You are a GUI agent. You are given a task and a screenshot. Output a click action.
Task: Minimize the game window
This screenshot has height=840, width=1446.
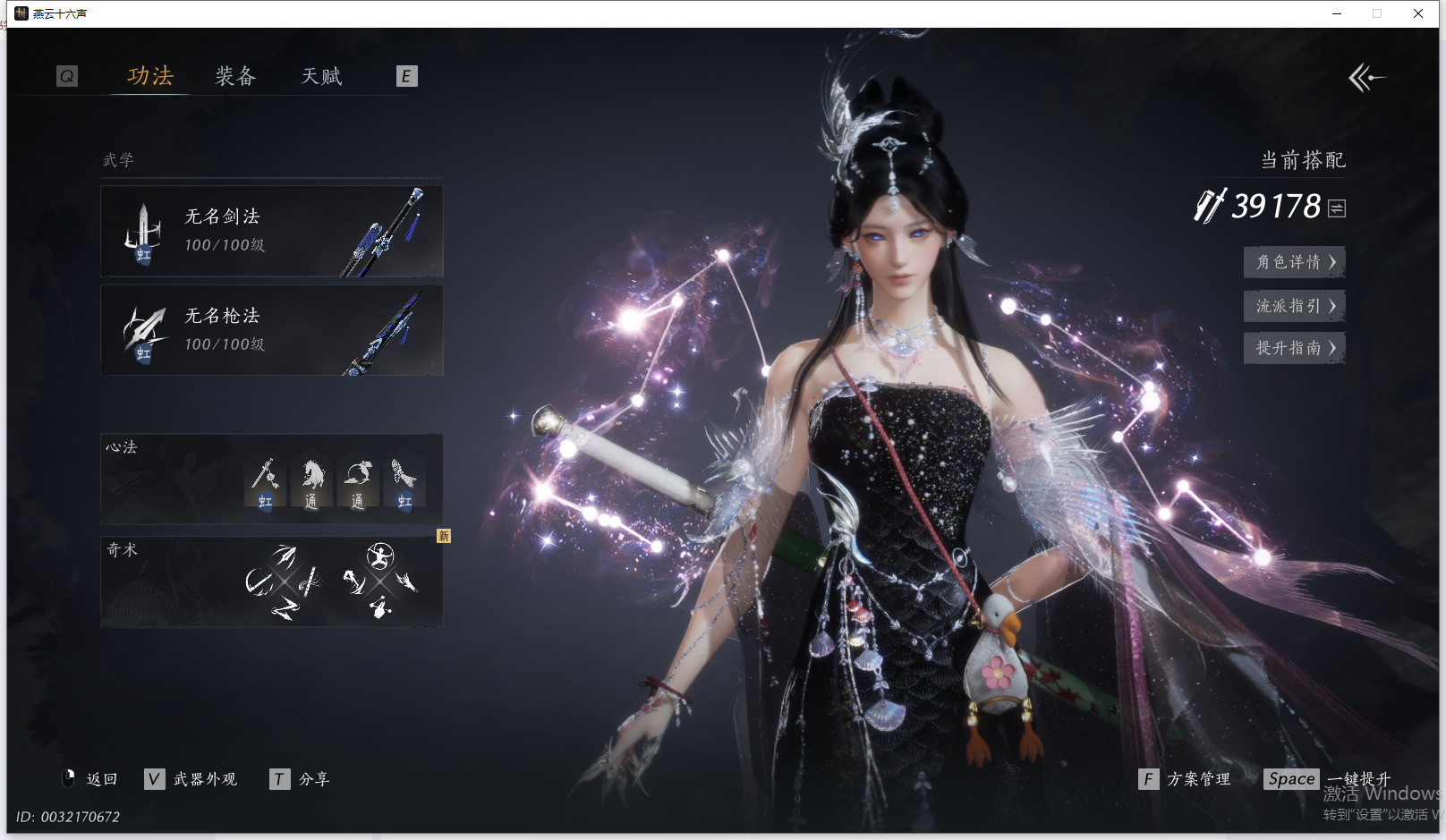click(x=1337, y=13)
